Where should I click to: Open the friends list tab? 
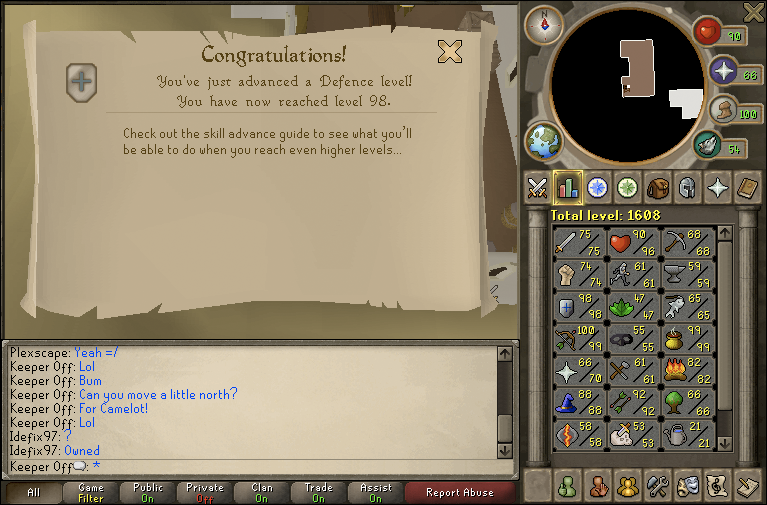tap(568, 486)
